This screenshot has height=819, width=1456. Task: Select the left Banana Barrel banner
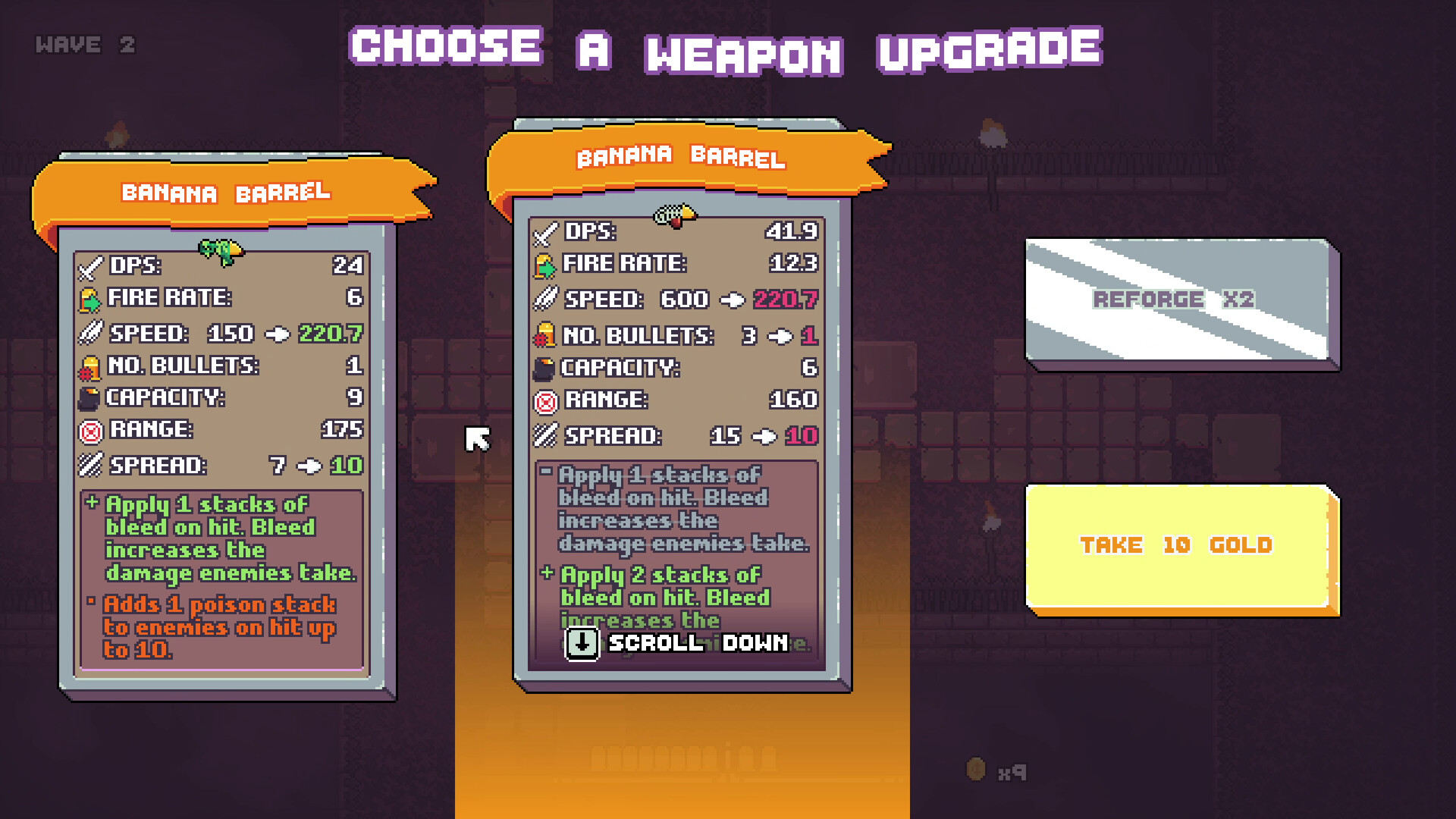(x=226, y=193)
